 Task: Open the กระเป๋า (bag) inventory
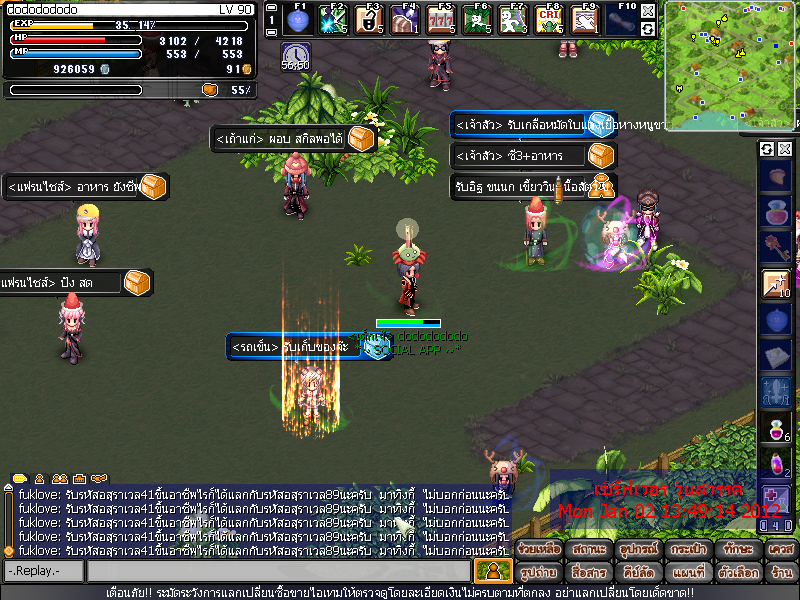(687, 550)
